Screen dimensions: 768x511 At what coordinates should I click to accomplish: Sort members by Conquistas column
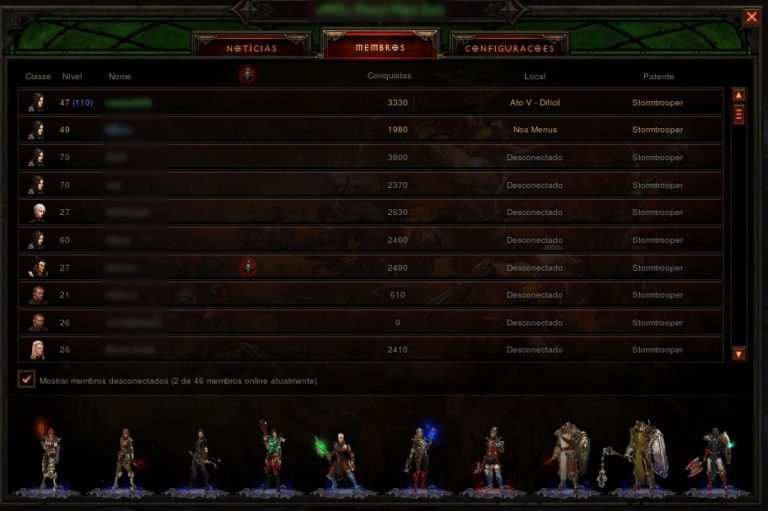point(389,75)
